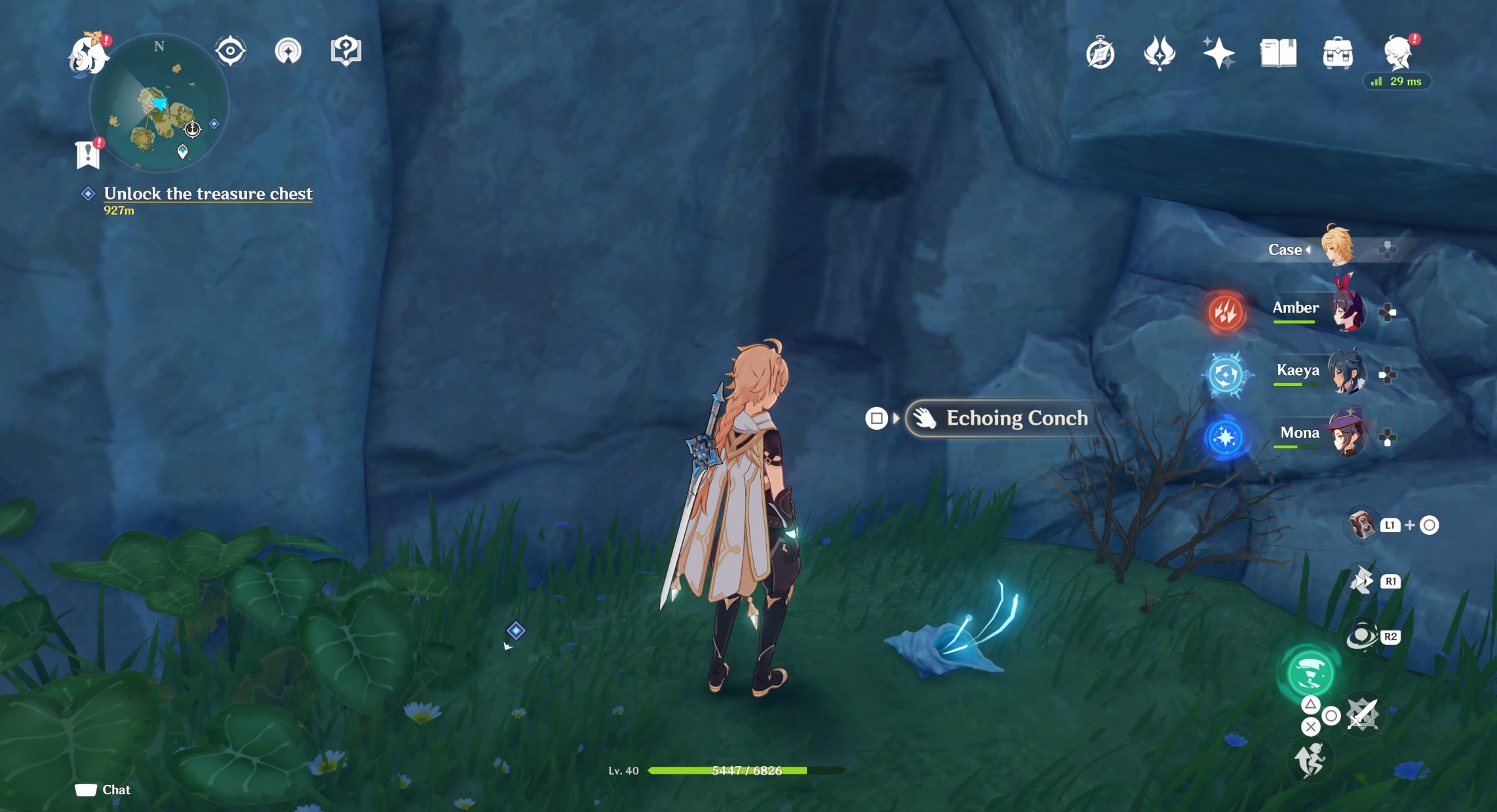Open the Chat box
Screen dimensions: 1497x812
tap(104, 790)
